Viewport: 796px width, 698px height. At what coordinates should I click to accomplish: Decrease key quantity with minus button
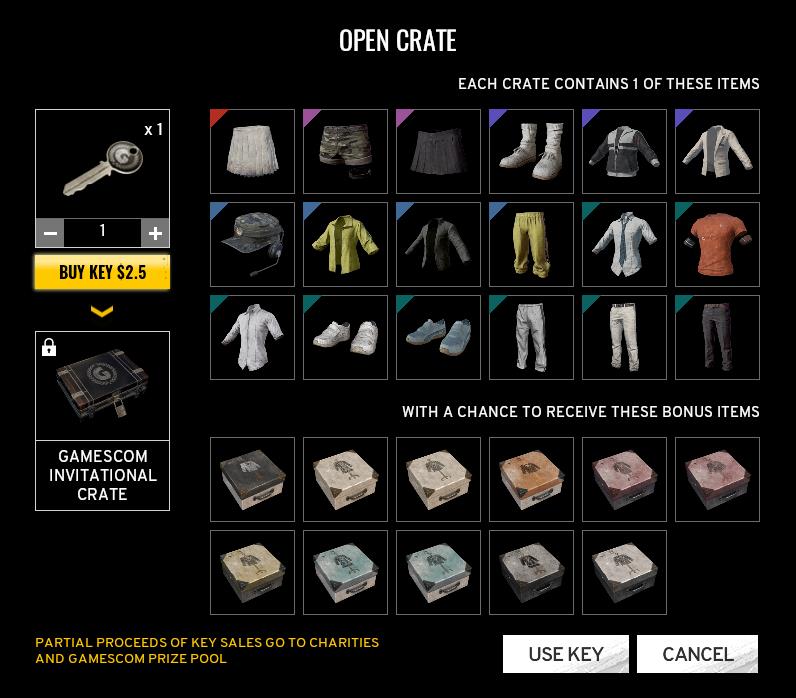[x=50, y=233]
